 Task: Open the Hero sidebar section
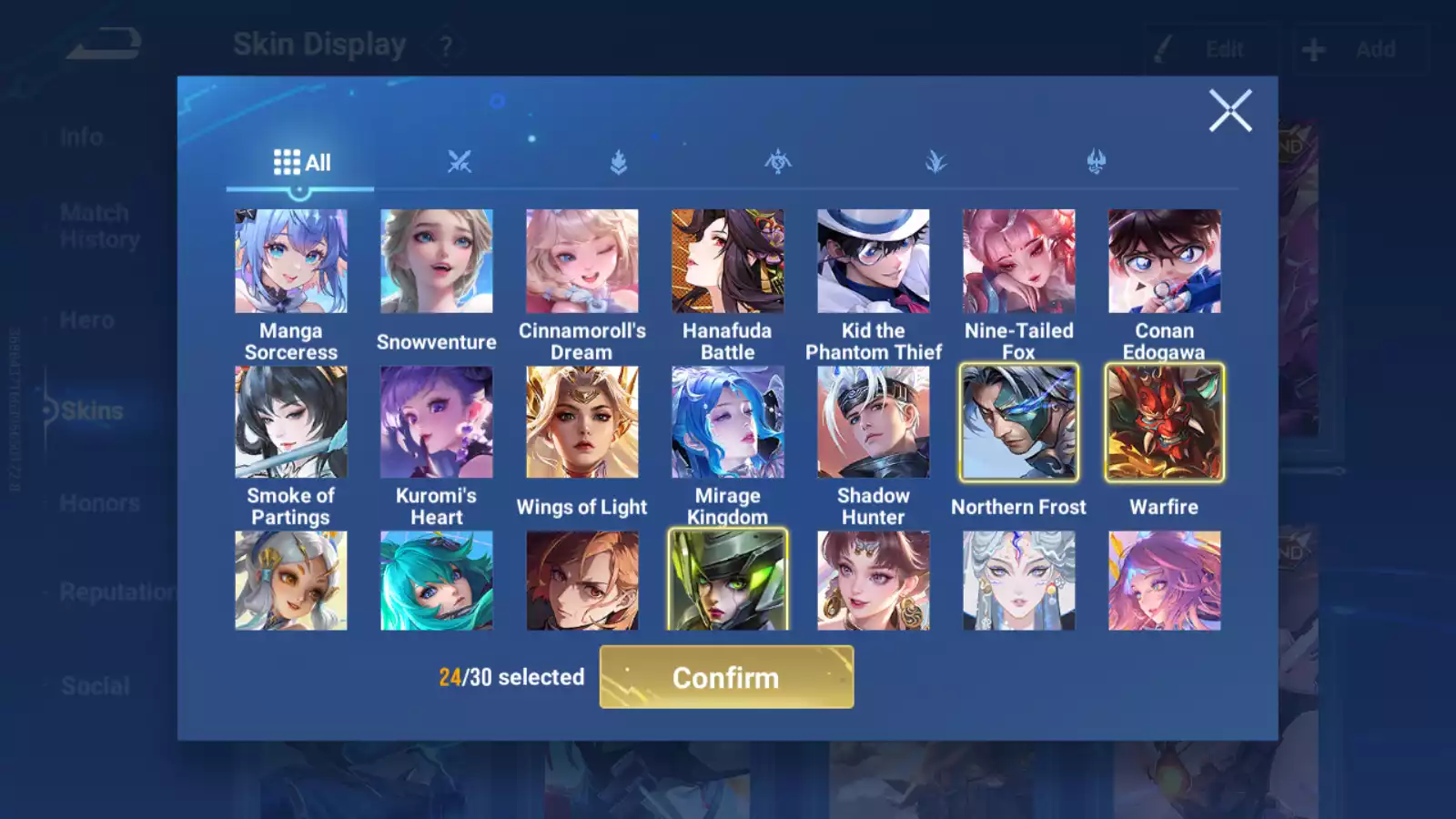88,319
